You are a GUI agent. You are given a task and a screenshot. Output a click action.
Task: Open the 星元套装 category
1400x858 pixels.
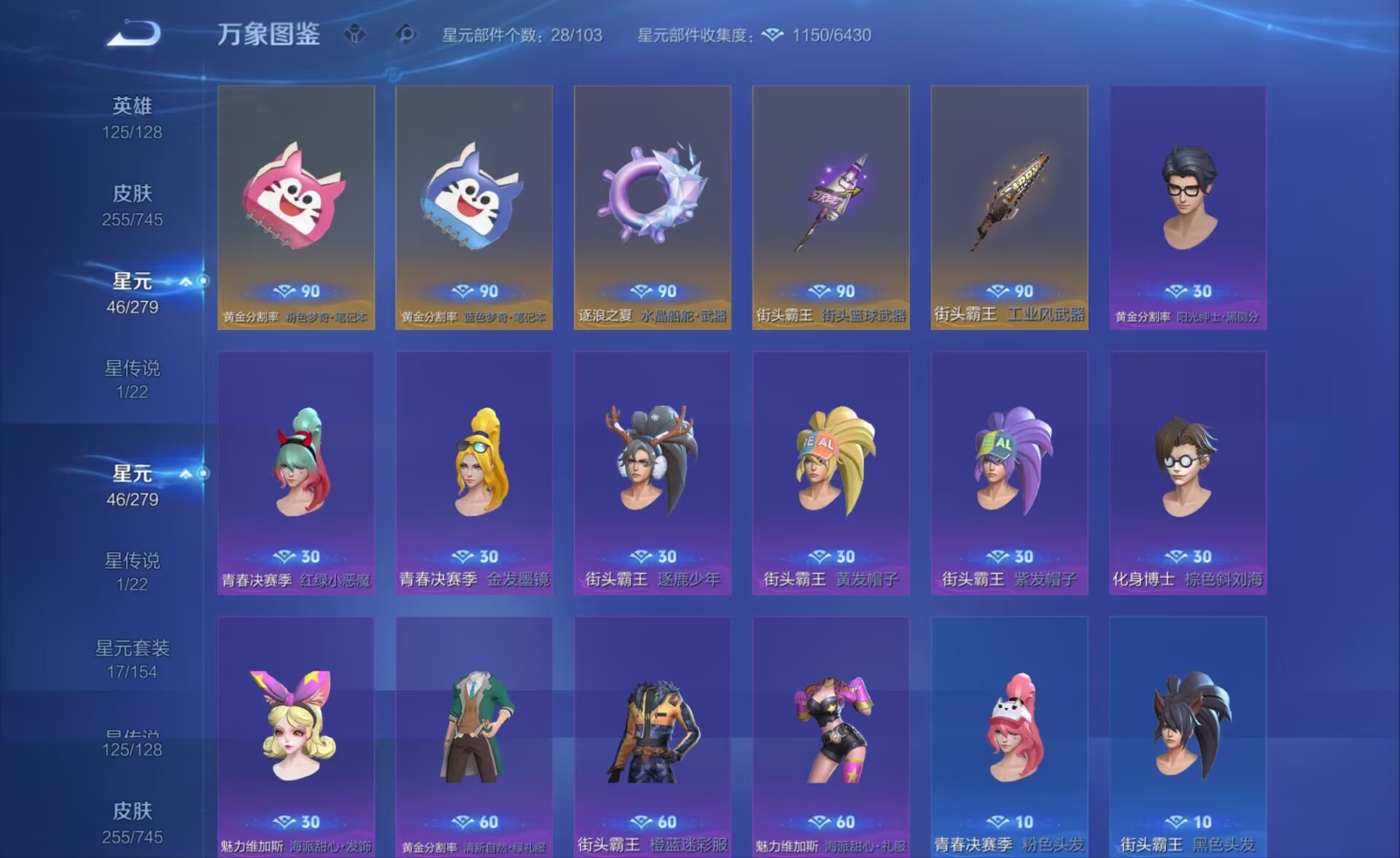pos(132,658)
